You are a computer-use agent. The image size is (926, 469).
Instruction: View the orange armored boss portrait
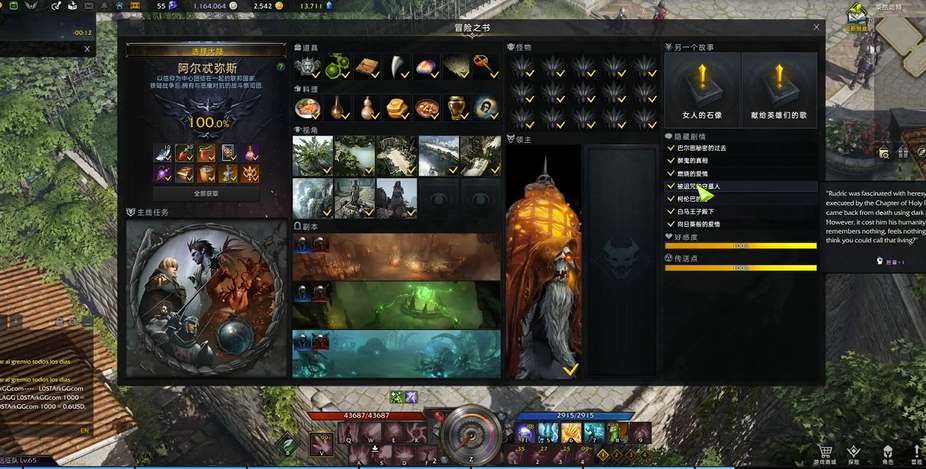click(x=543, y=260)
